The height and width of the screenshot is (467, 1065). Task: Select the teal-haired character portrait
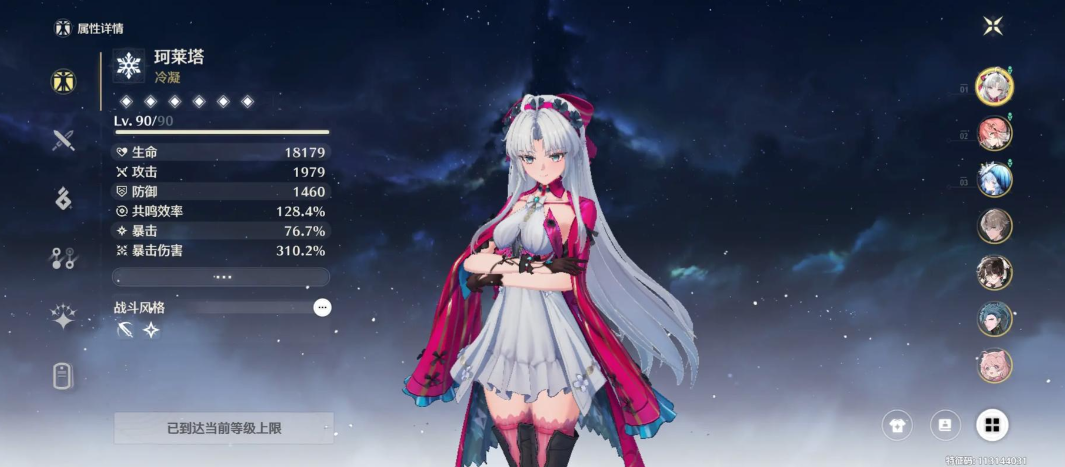click(x=995, y=319)
